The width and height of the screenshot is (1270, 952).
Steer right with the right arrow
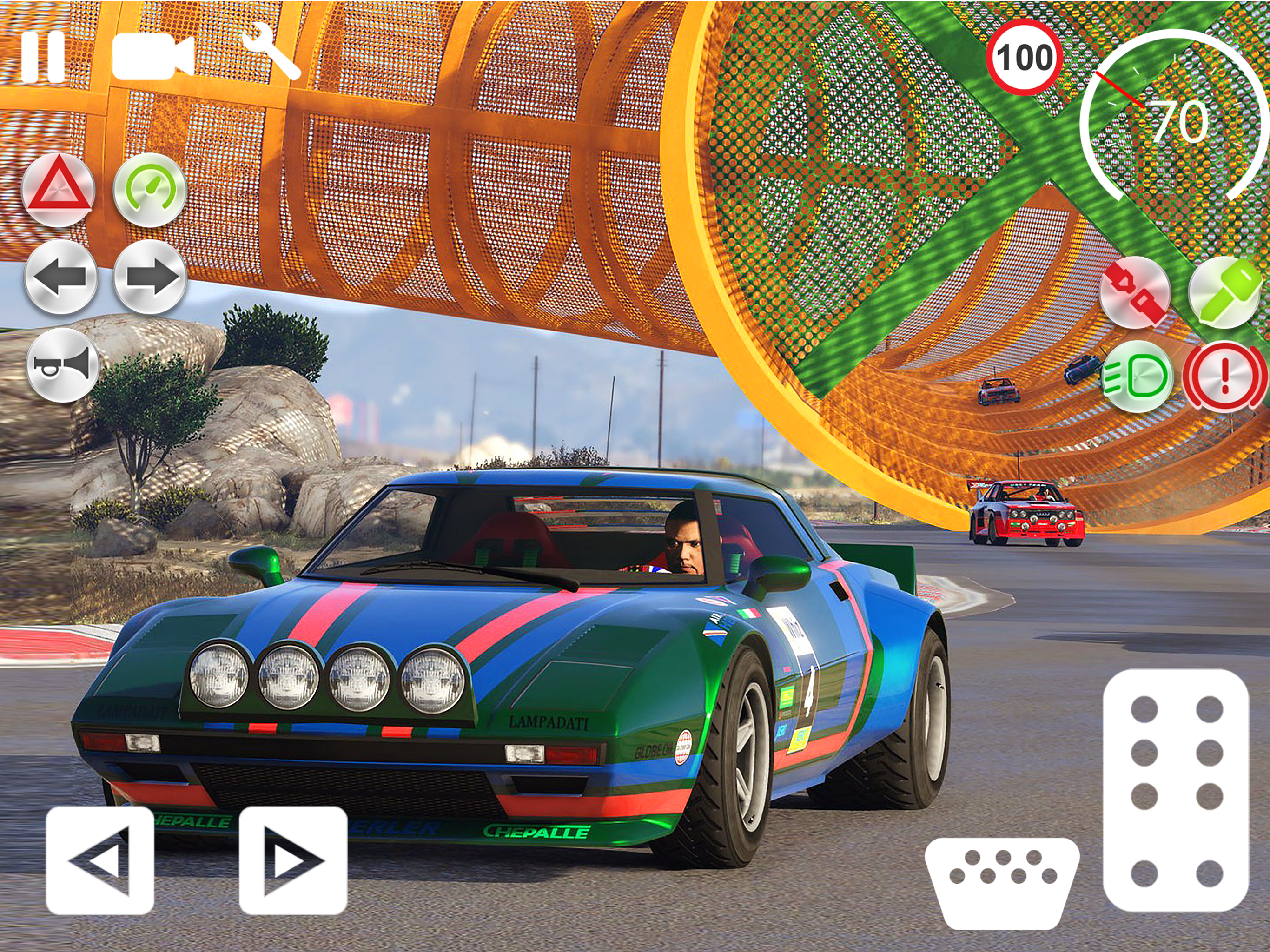point(293,860)
